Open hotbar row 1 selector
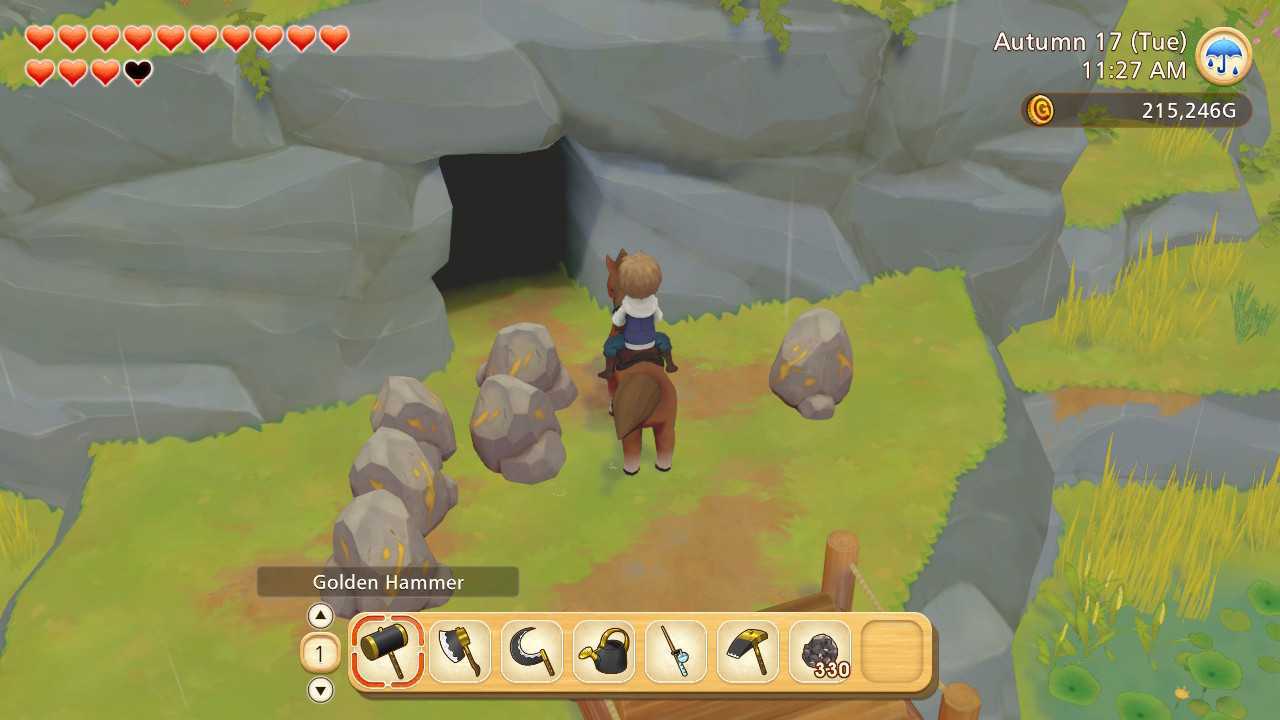Image resolution: width=1280 pixels, height=720 pixels. (320, 653)
